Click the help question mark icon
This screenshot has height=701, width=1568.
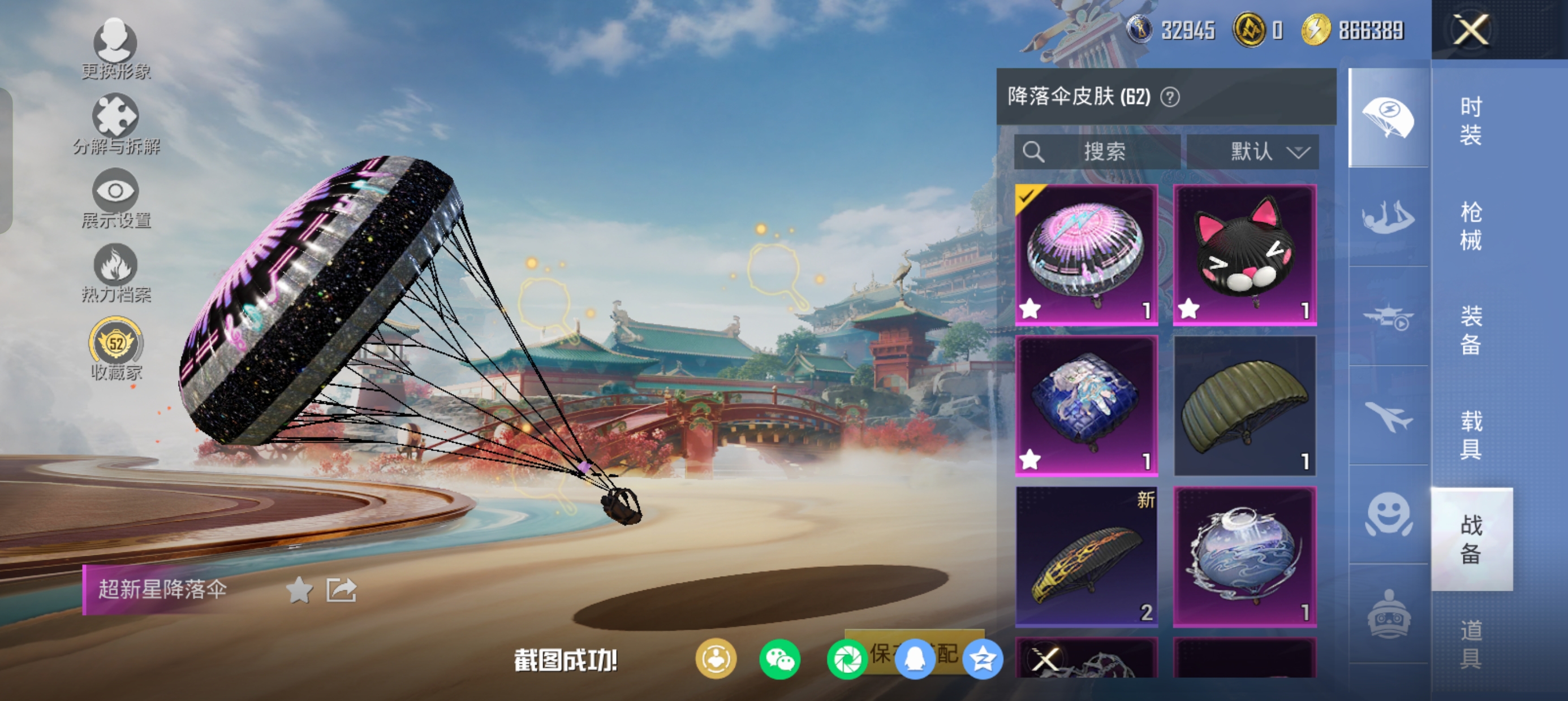[x=1170, y=97]
